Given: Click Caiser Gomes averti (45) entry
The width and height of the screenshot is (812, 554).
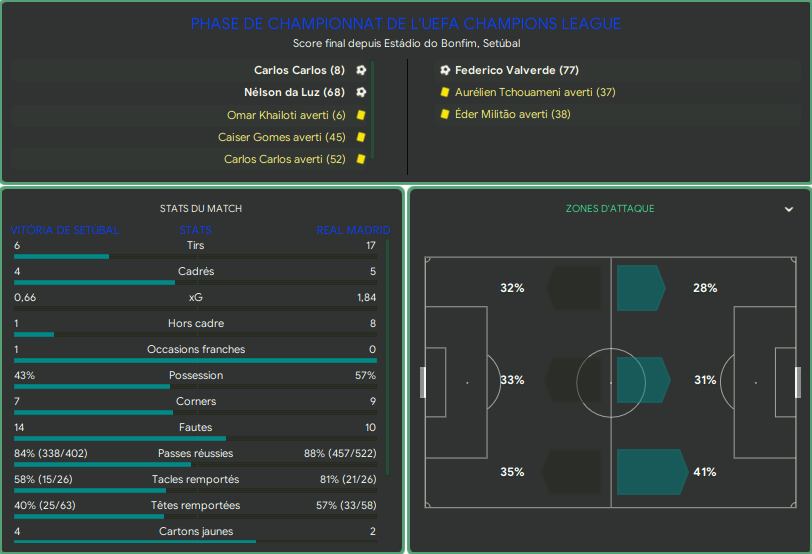Looking at the screenshot, I should coord(281,137).
